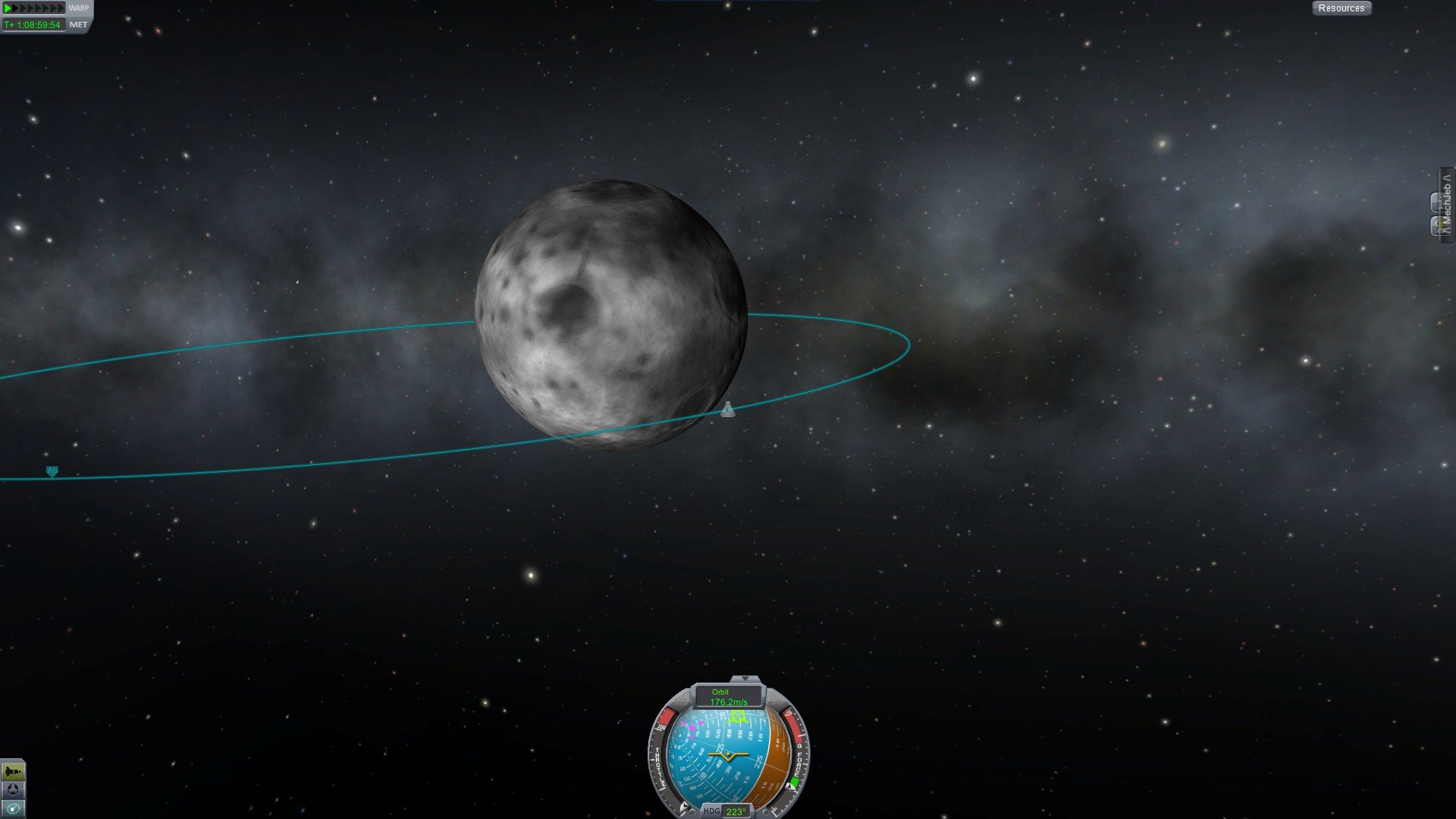Collapse the navball using its top arrow
The image size is (1456, 819).
click(x=745, y=679)
